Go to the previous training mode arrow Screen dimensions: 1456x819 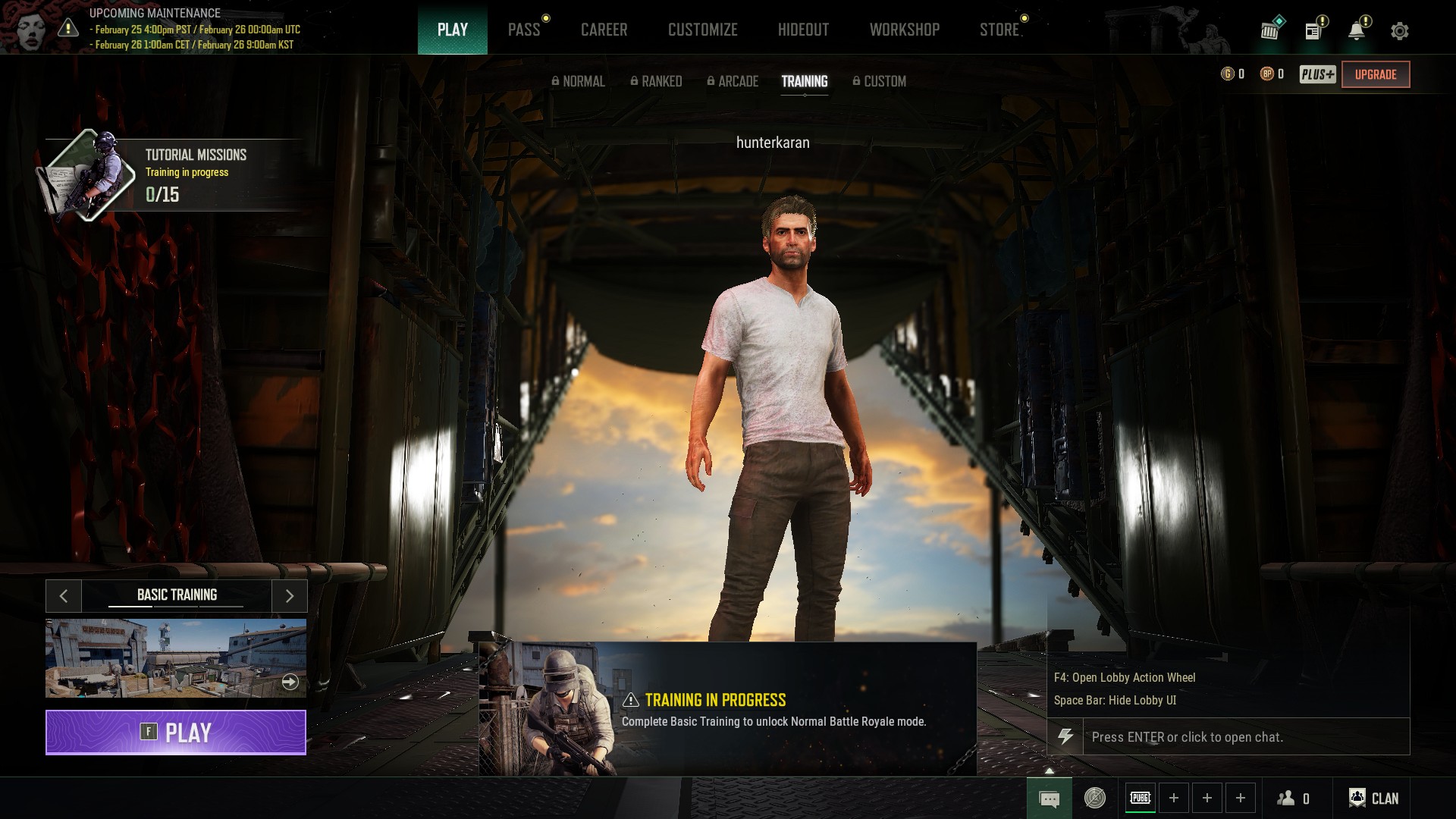[x=64, y=596]
